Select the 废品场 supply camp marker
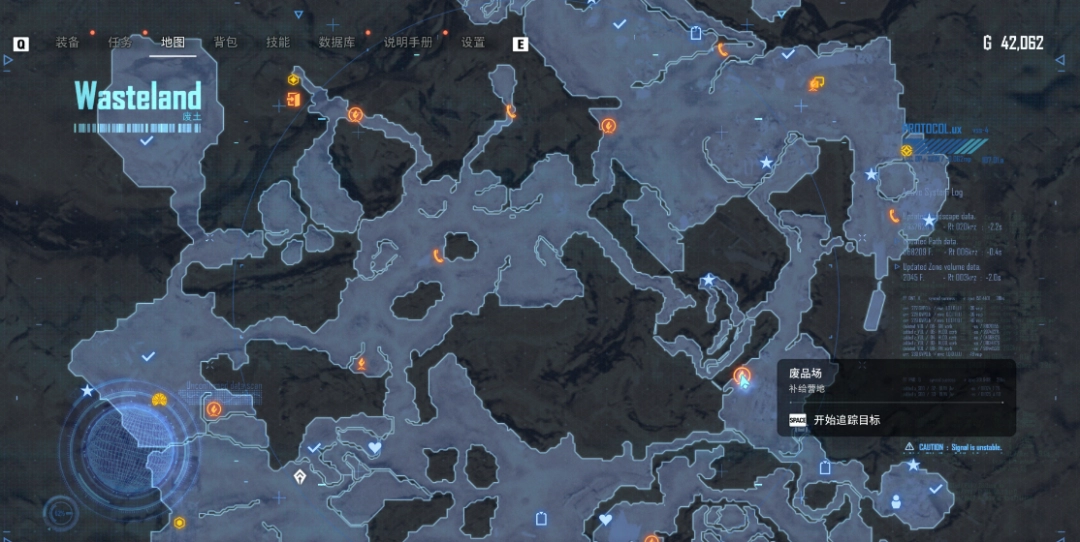Image resolution: width=1080 pixels, height=542 pixels. [742, 377]
